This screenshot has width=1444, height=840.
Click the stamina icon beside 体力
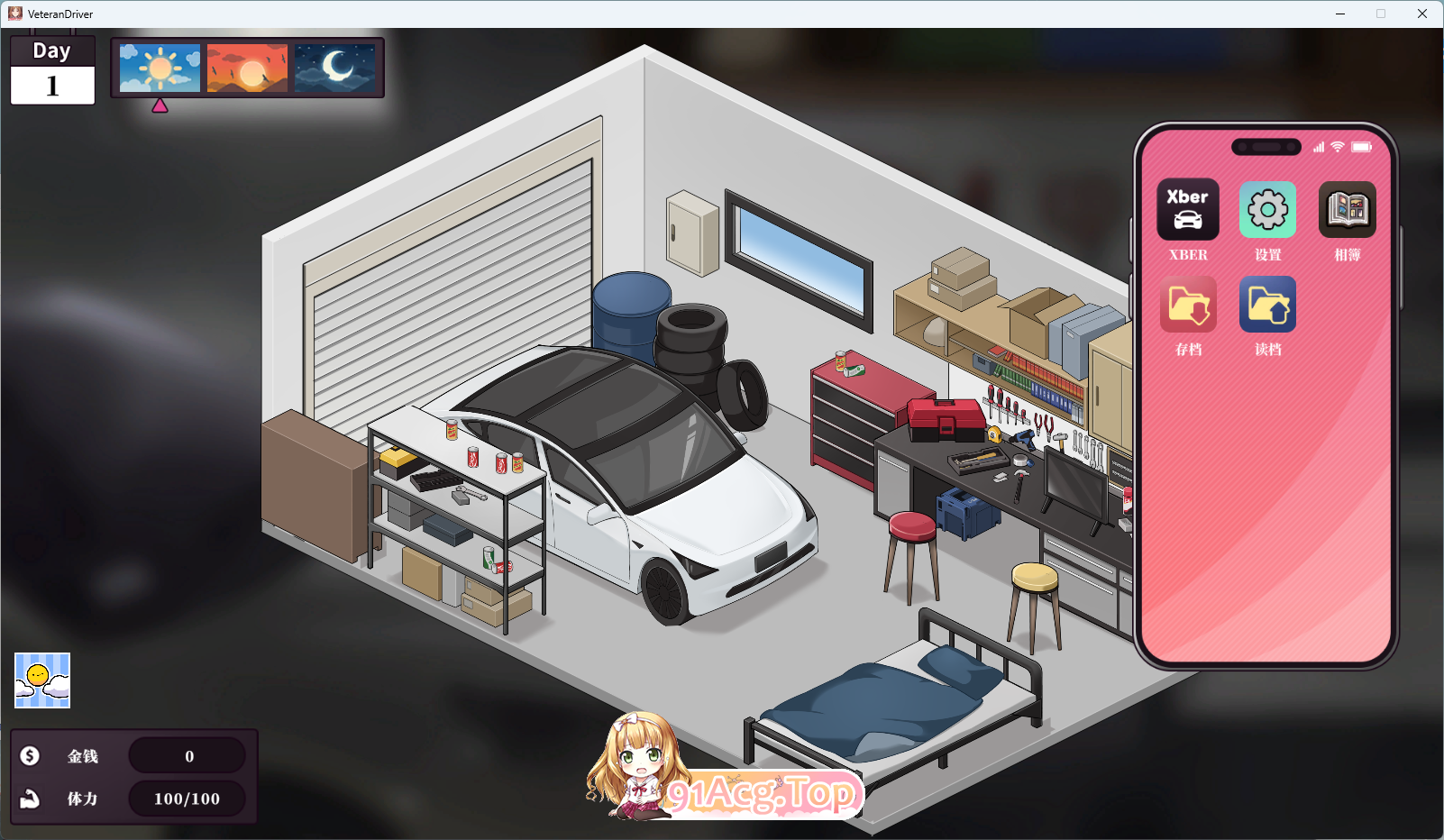(30, 799)
